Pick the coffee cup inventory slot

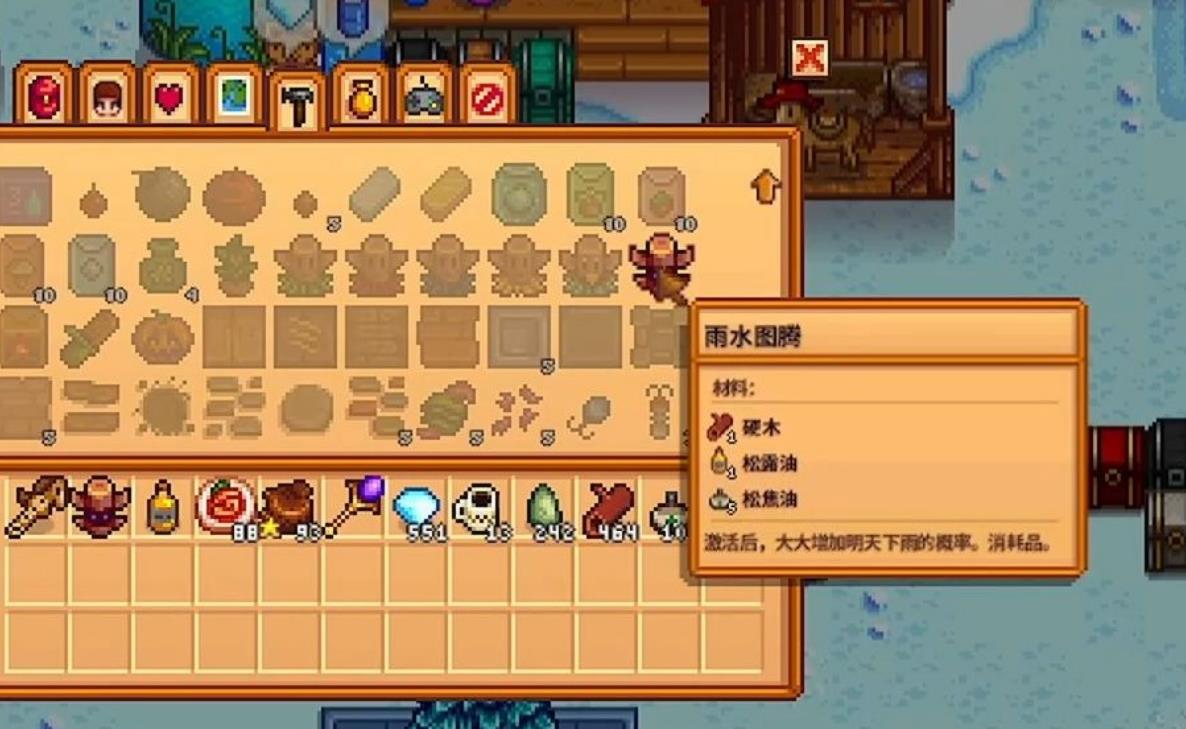pos(479,507)
